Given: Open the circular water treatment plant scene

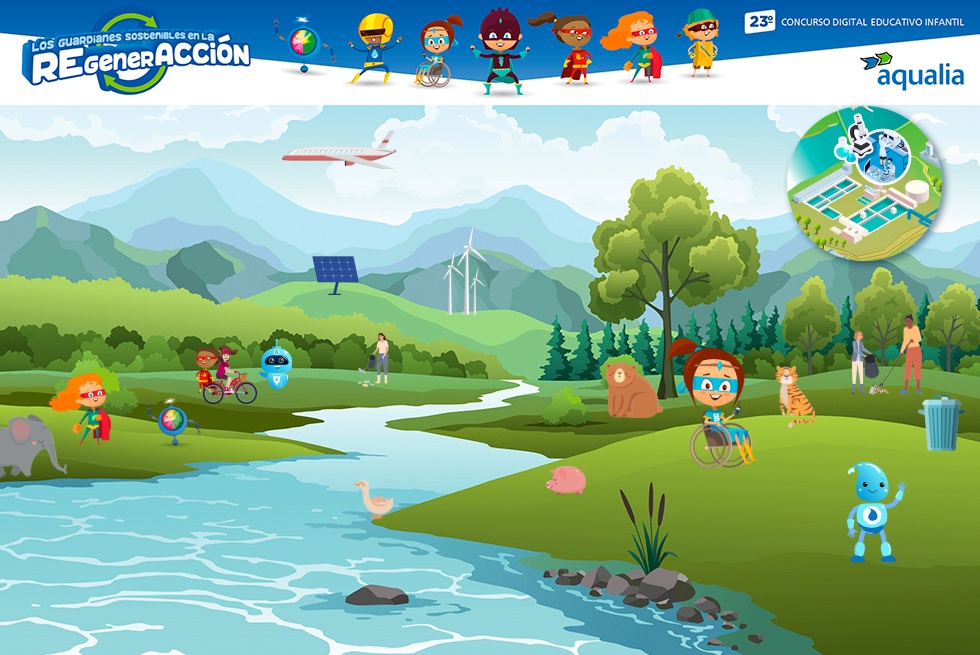Looking at the screenshot, I should tap(865, 185).
